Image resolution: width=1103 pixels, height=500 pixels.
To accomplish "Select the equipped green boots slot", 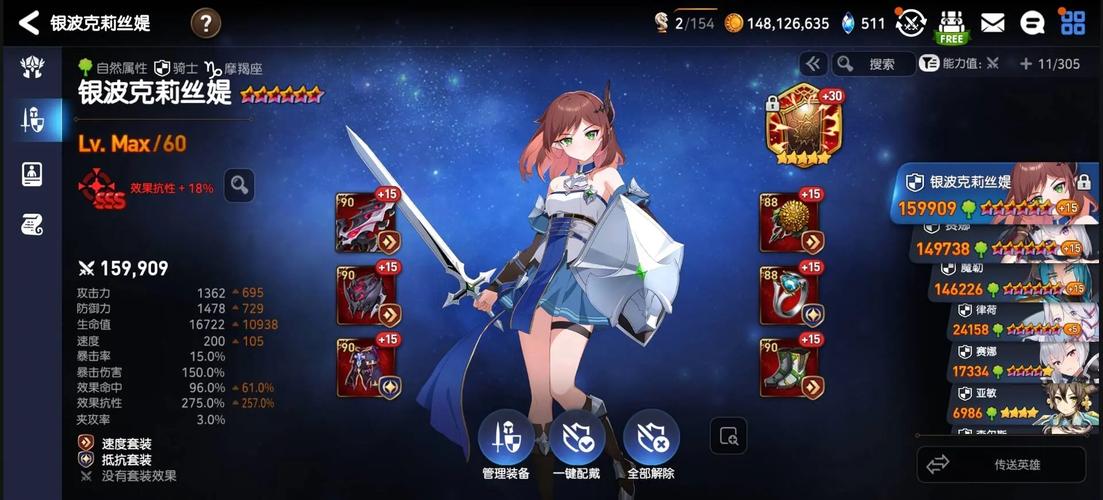I will click(x=791, y=368).
